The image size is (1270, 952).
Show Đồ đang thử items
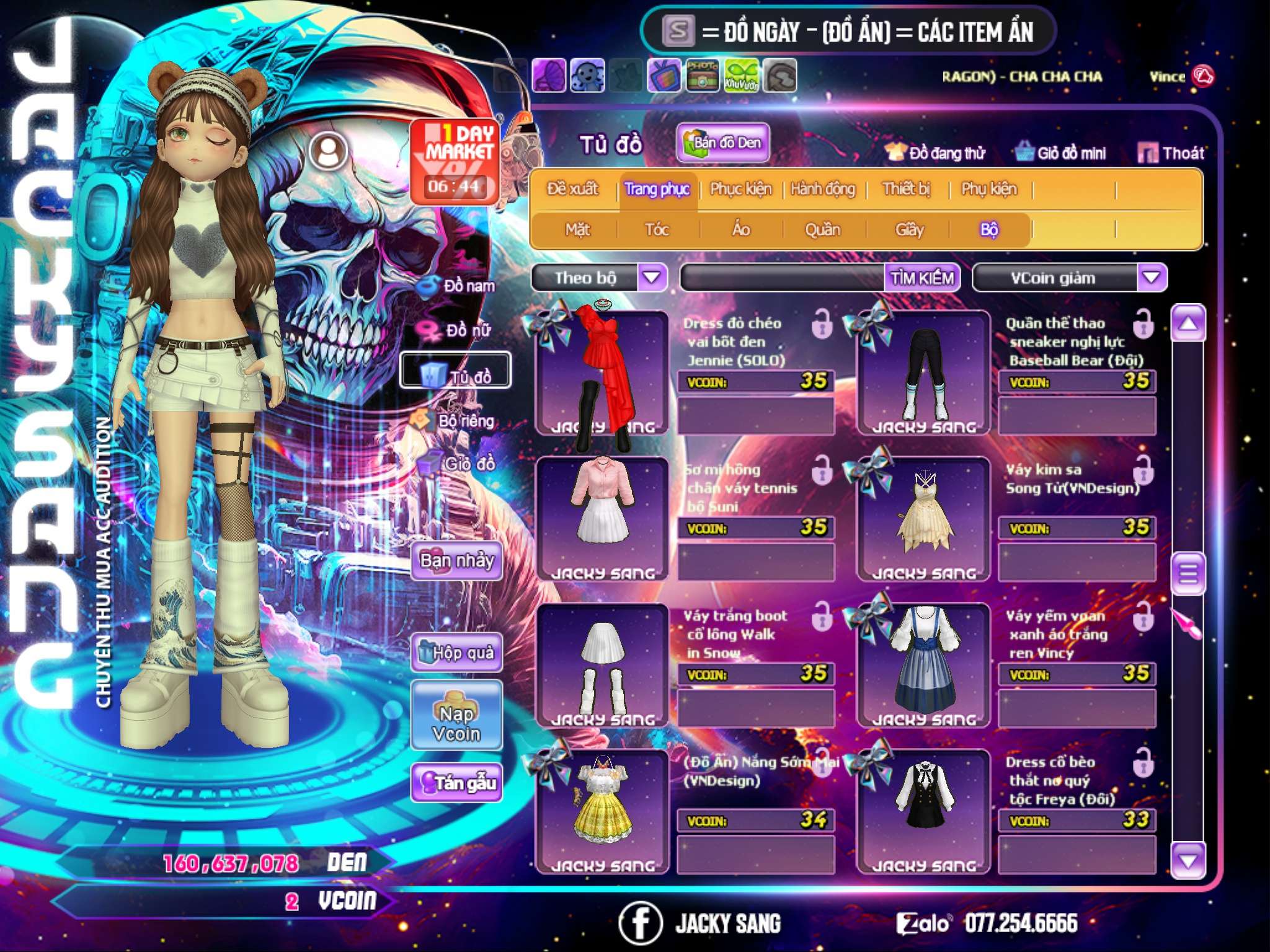click(x=935, y=153)
